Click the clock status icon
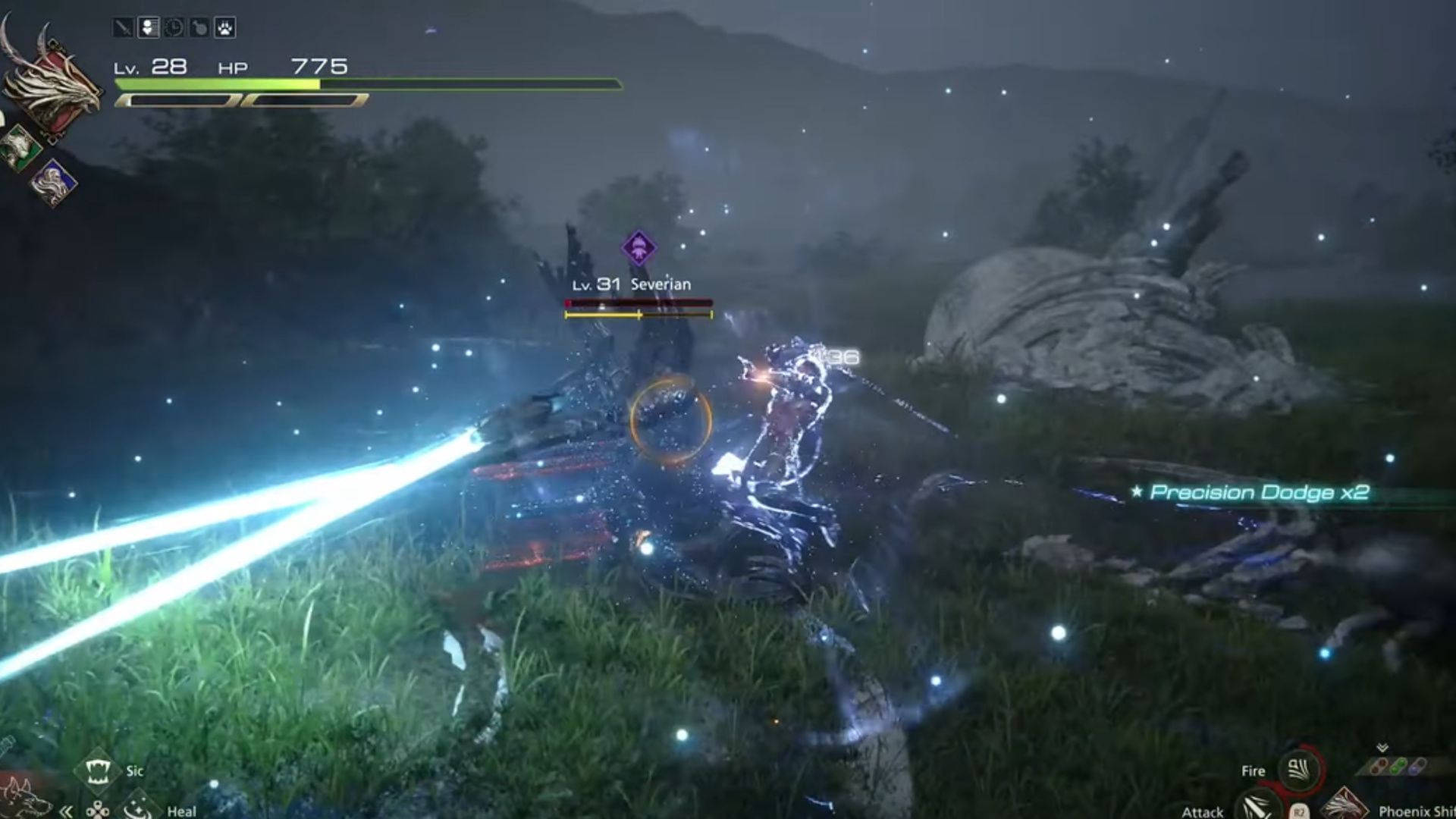Viewport: 1456px width, 819px height. point(174,27)
